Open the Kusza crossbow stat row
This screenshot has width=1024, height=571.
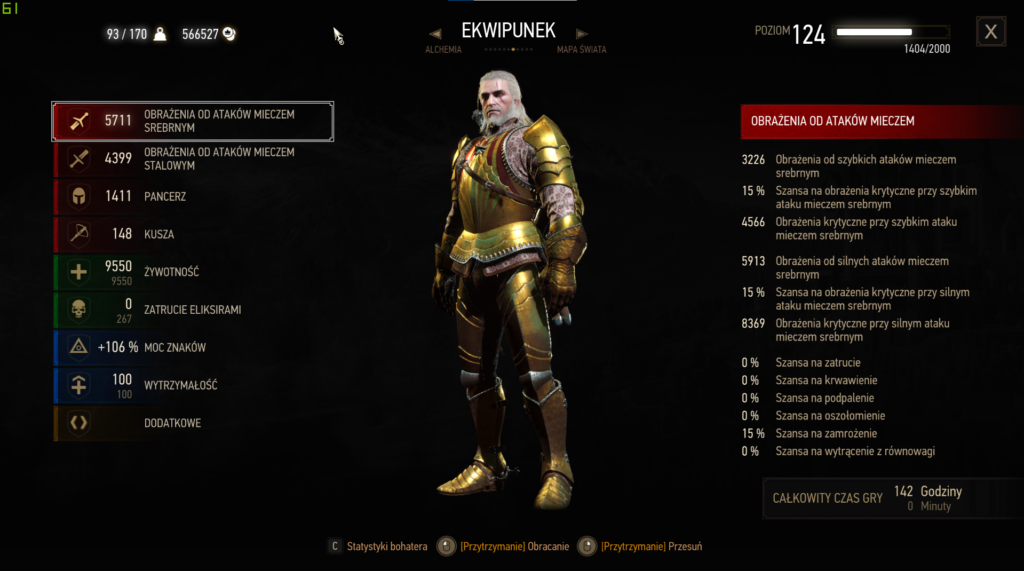[192, 234]
